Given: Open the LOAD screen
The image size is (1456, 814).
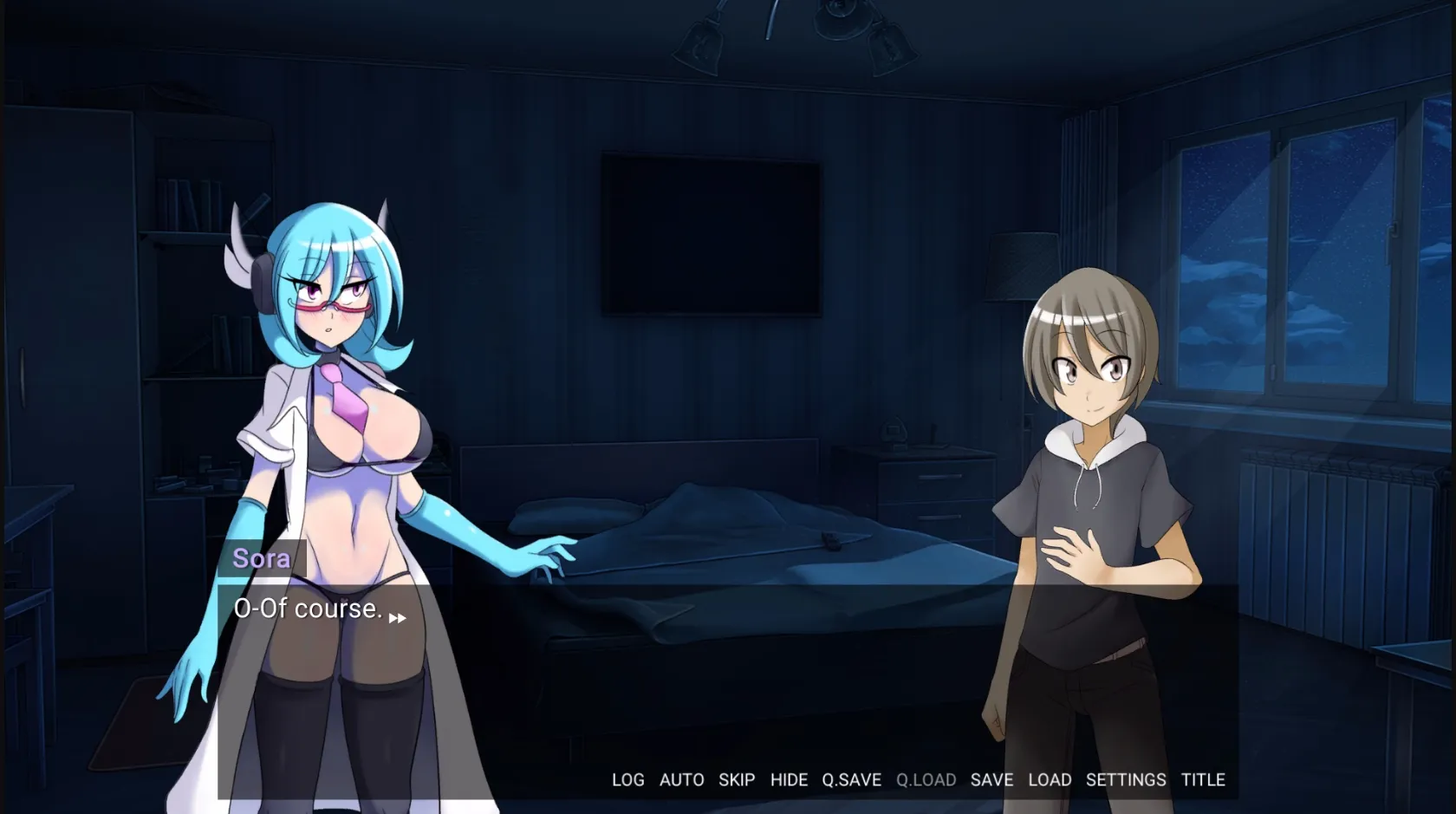Looking at the screenshot, I should 1050,779.
